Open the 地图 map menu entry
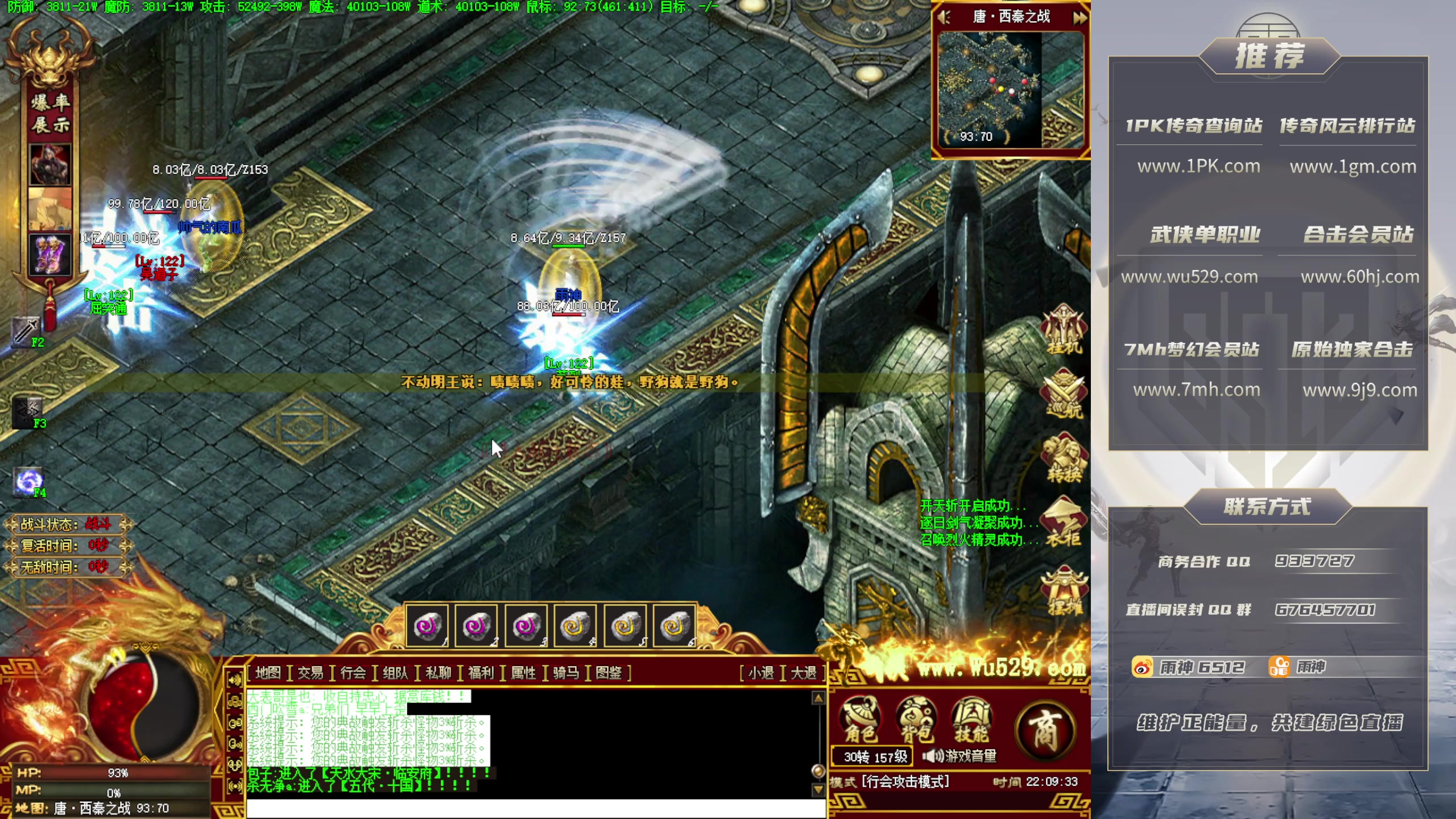This screenshot has width=1456, height=819. 268,673
